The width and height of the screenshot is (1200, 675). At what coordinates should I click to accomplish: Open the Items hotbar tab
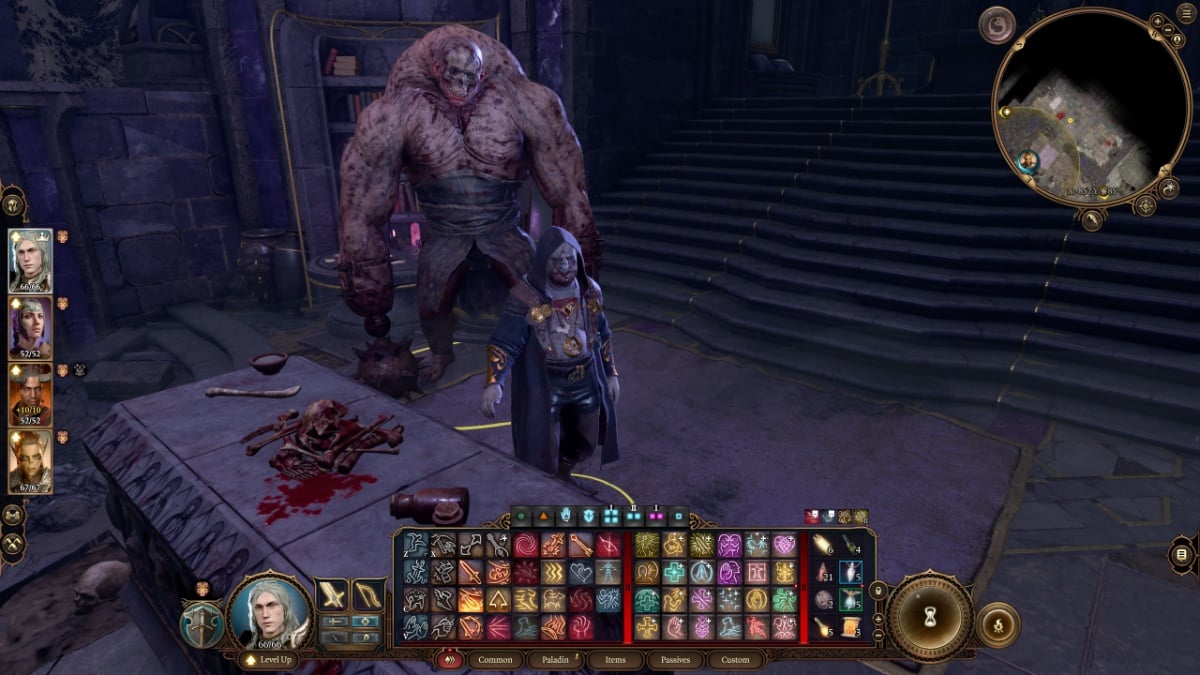614,660
